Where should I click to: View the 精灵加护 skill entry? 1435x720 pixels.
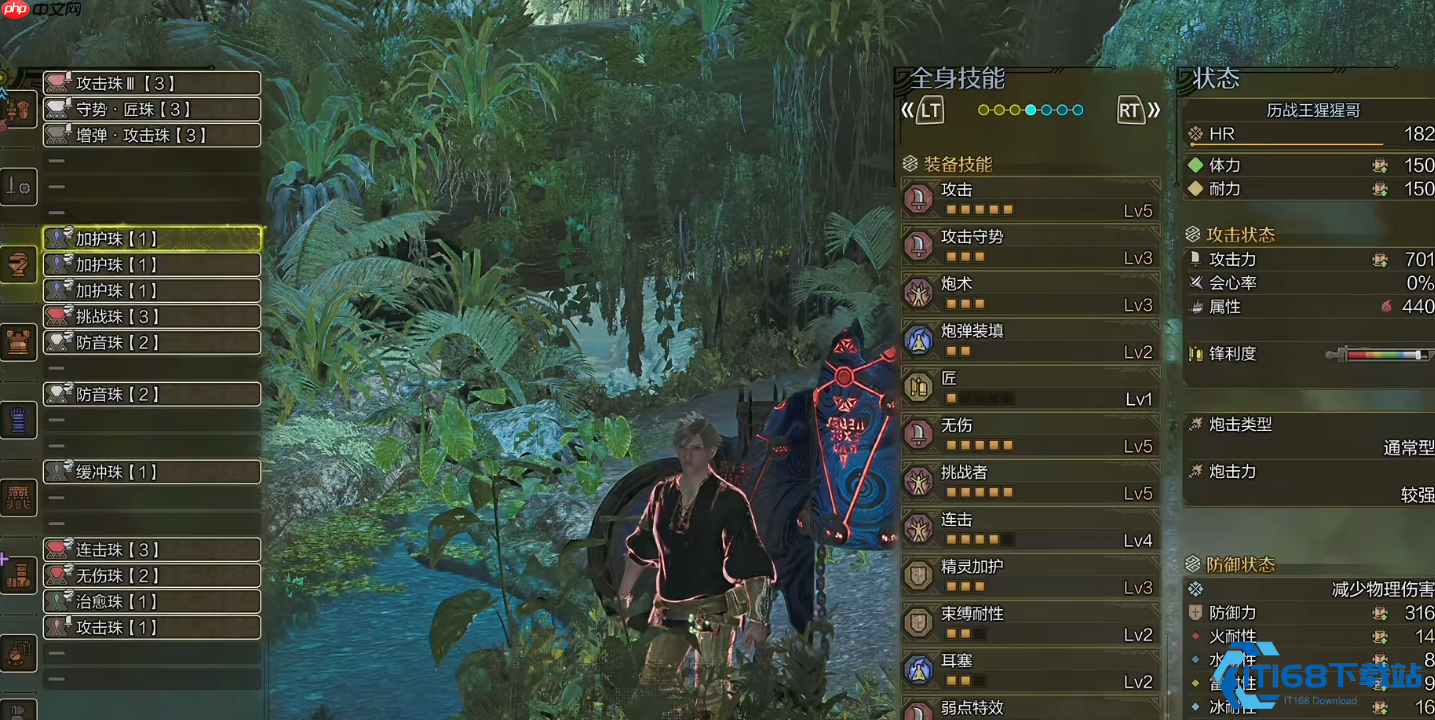click(1030, 575)
